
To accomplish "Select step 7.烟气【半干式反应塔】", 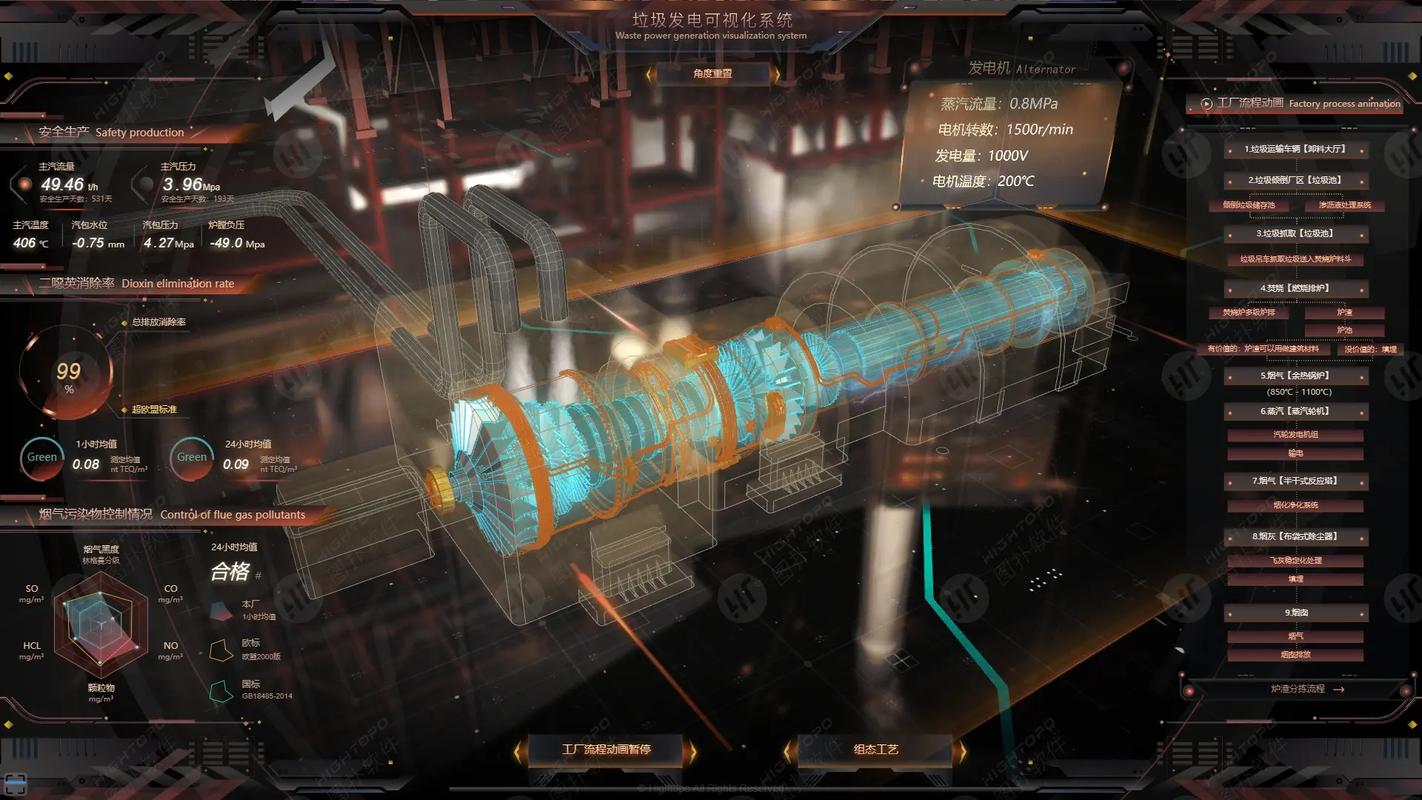I will pyautogui.click(x=1295, y=481).
